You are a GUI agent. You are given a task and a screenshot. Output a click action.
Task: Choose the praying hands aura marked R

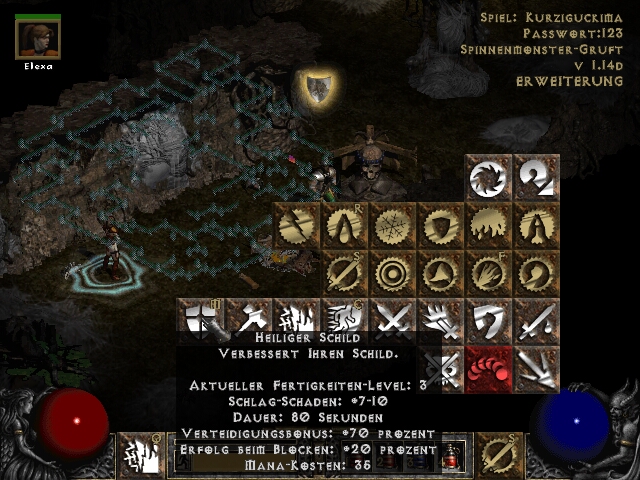[x=346, y=226]
